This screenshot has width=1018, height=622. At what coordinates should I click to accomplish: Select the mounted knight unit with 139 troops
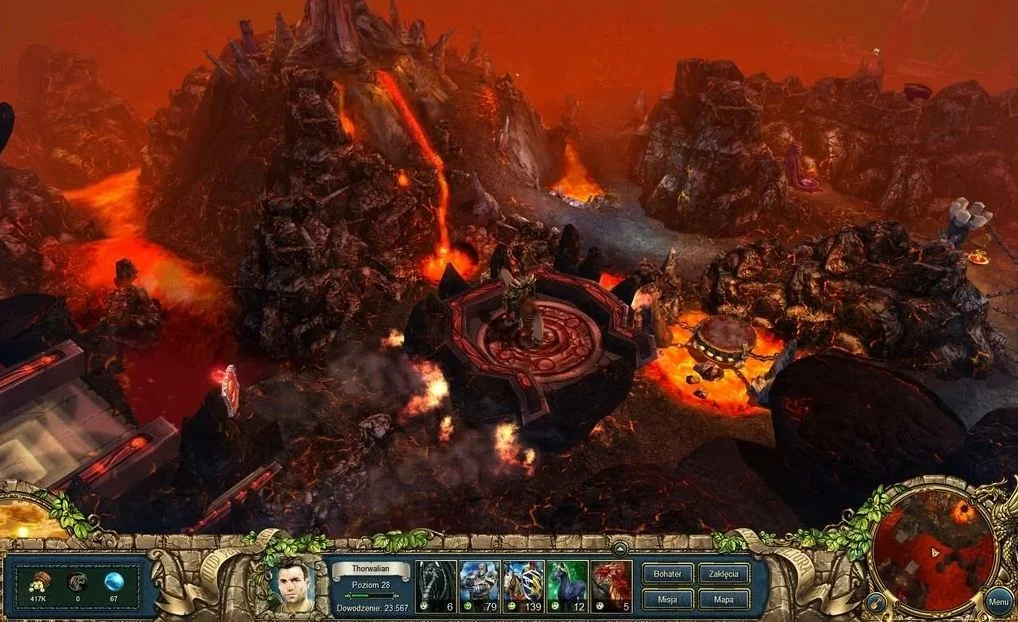pos(523,580)
